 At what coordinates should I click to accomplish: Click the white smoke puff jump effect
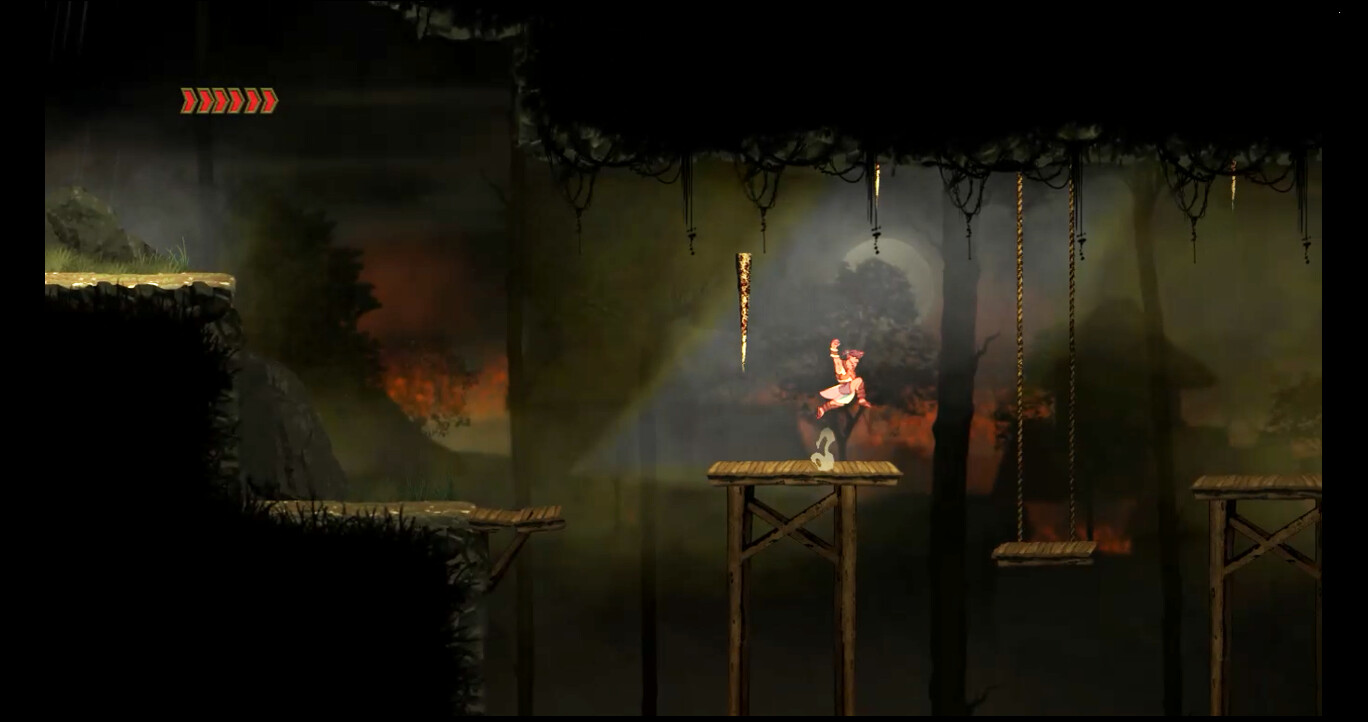822,451
